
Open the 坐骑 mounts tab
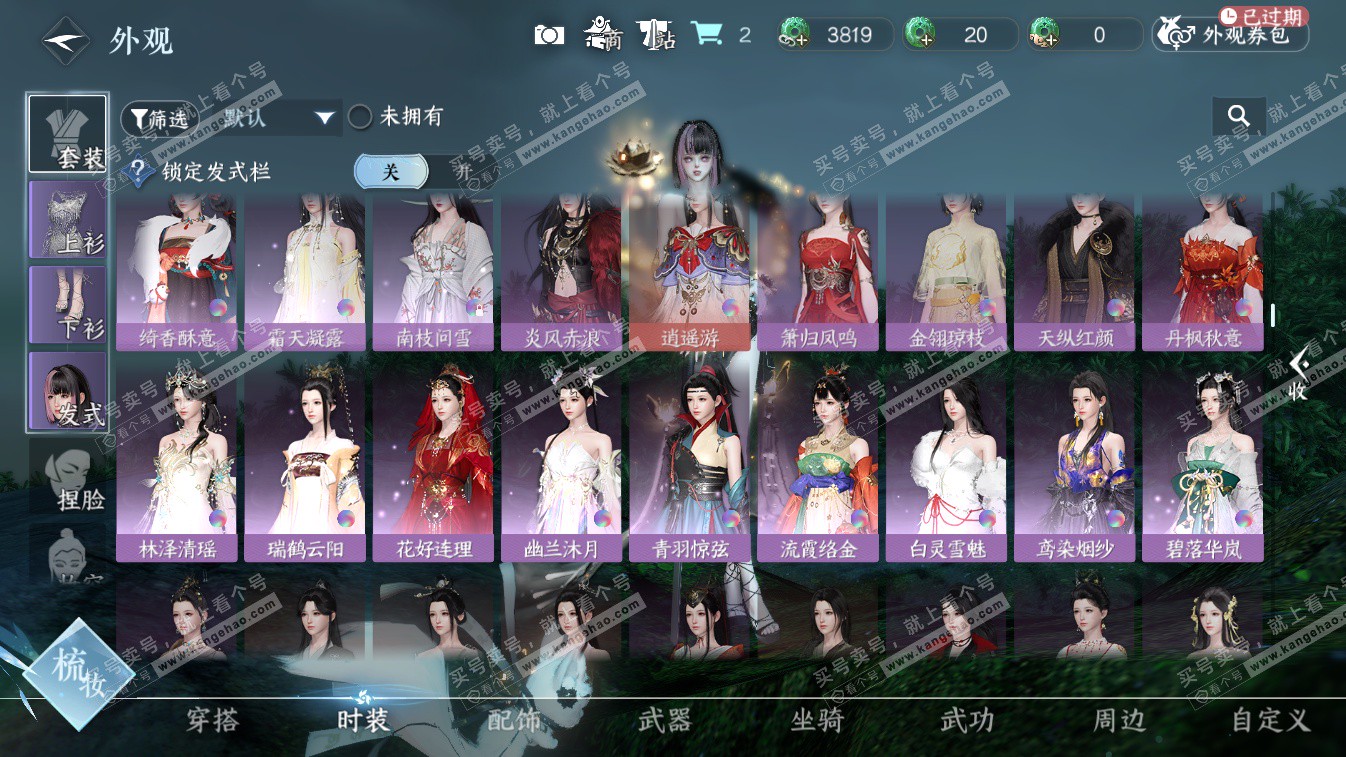(816, 720)
